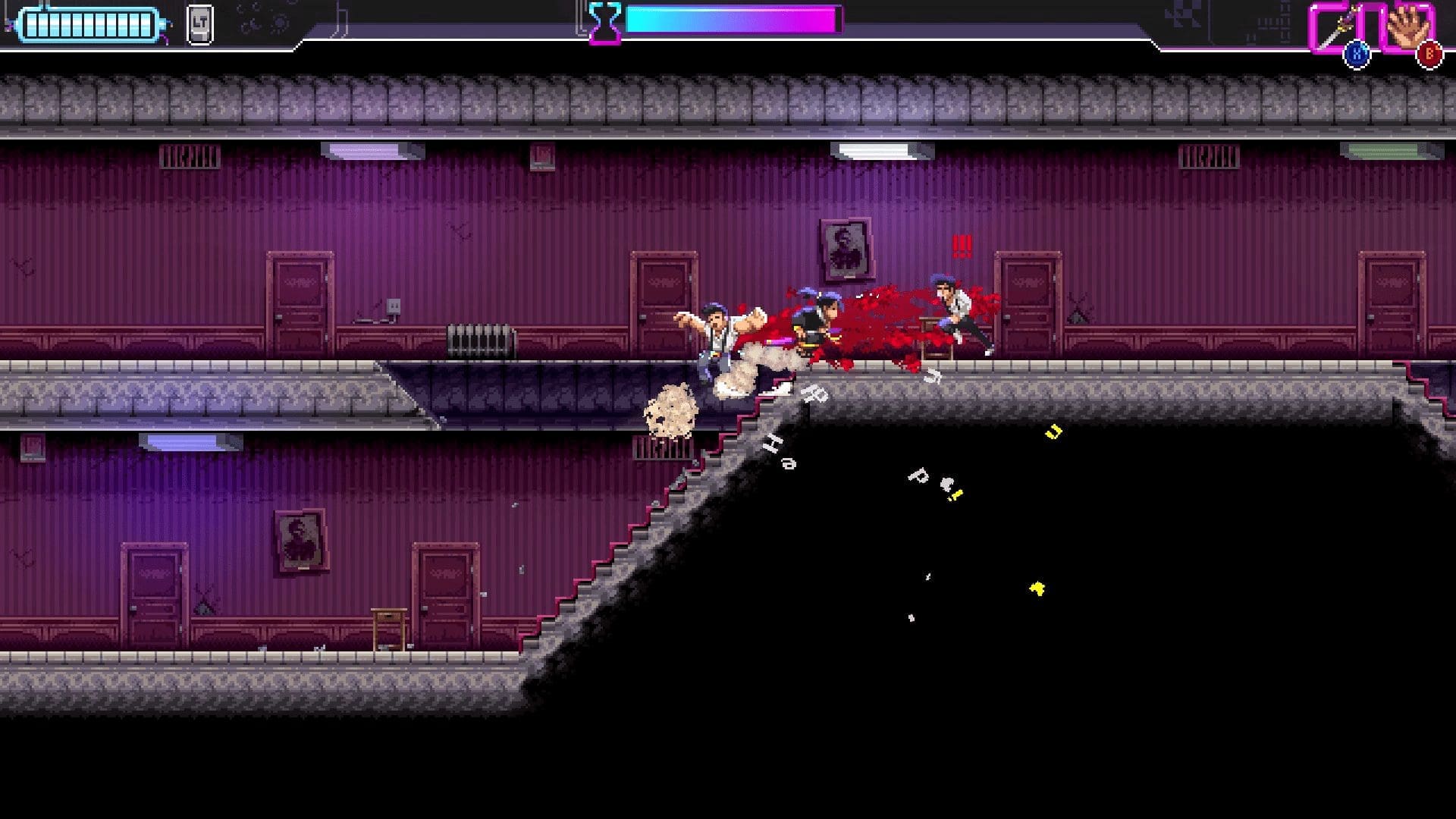Viewport: 1456px width, 819px height.
Task: Click the hourglass icon beside the time meter
Action: click(604, 21)
